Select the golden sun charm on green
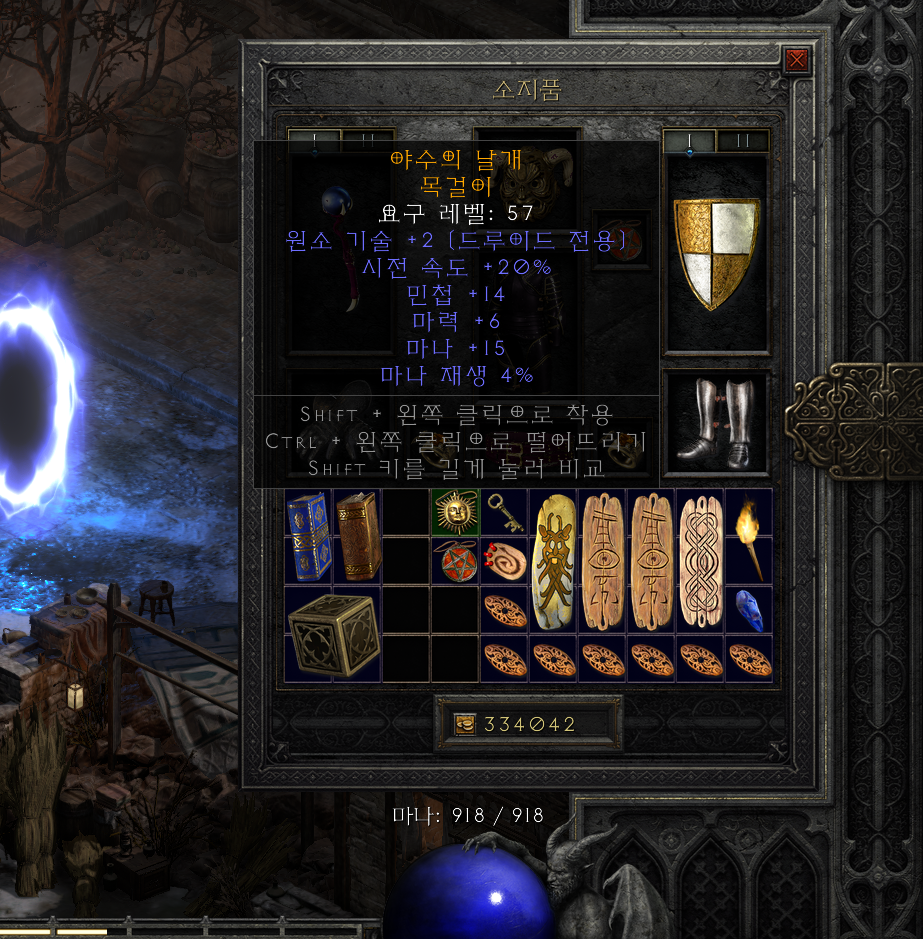The height and width of the screenshot is (939, 923). [x=455, y=512]
